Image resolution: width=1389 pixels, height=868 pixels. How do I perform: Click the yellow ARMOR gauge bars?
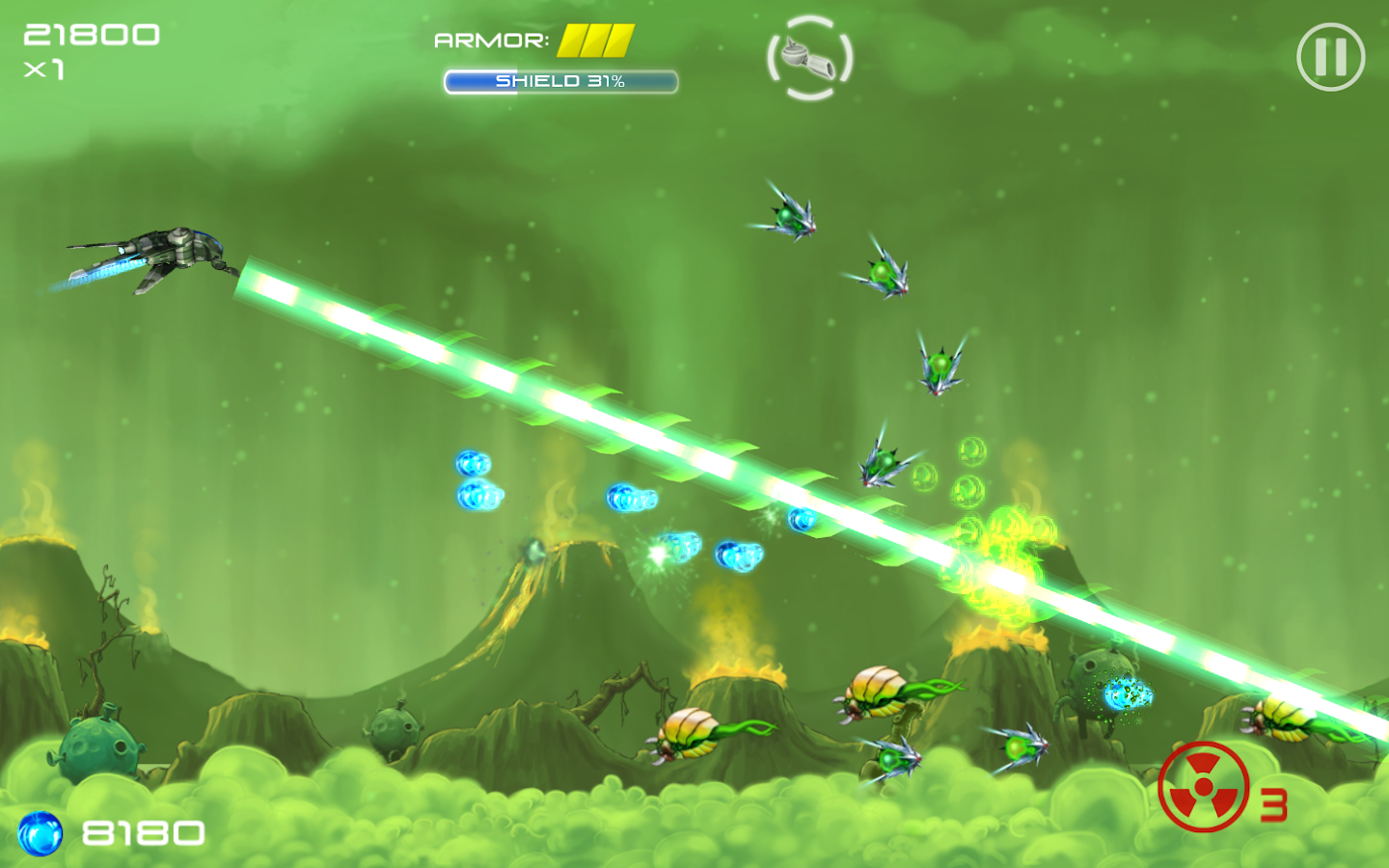(x=598, y=42)
